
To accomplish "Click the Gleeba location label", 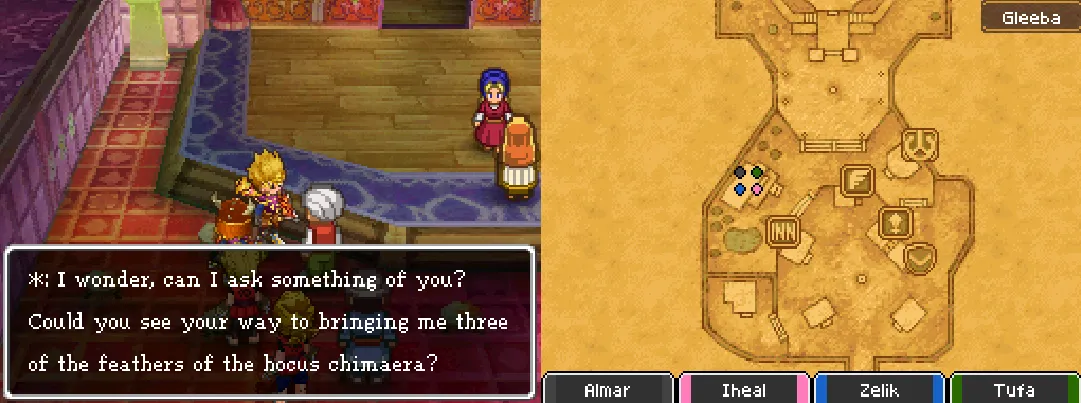I will click(1028, 18).
